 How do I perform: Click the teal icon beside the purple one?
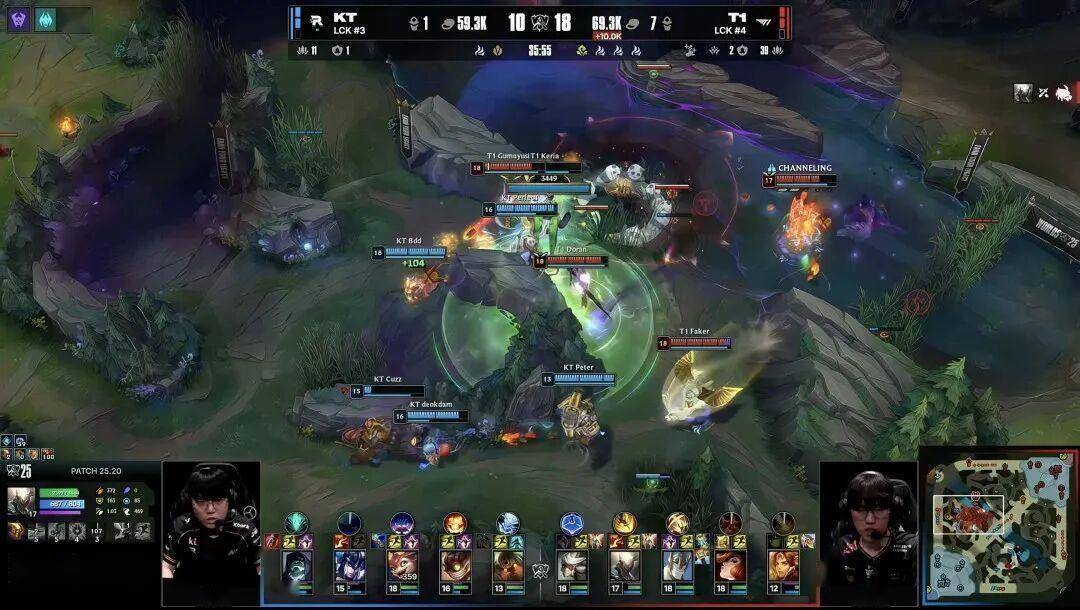tap(46, 19)
